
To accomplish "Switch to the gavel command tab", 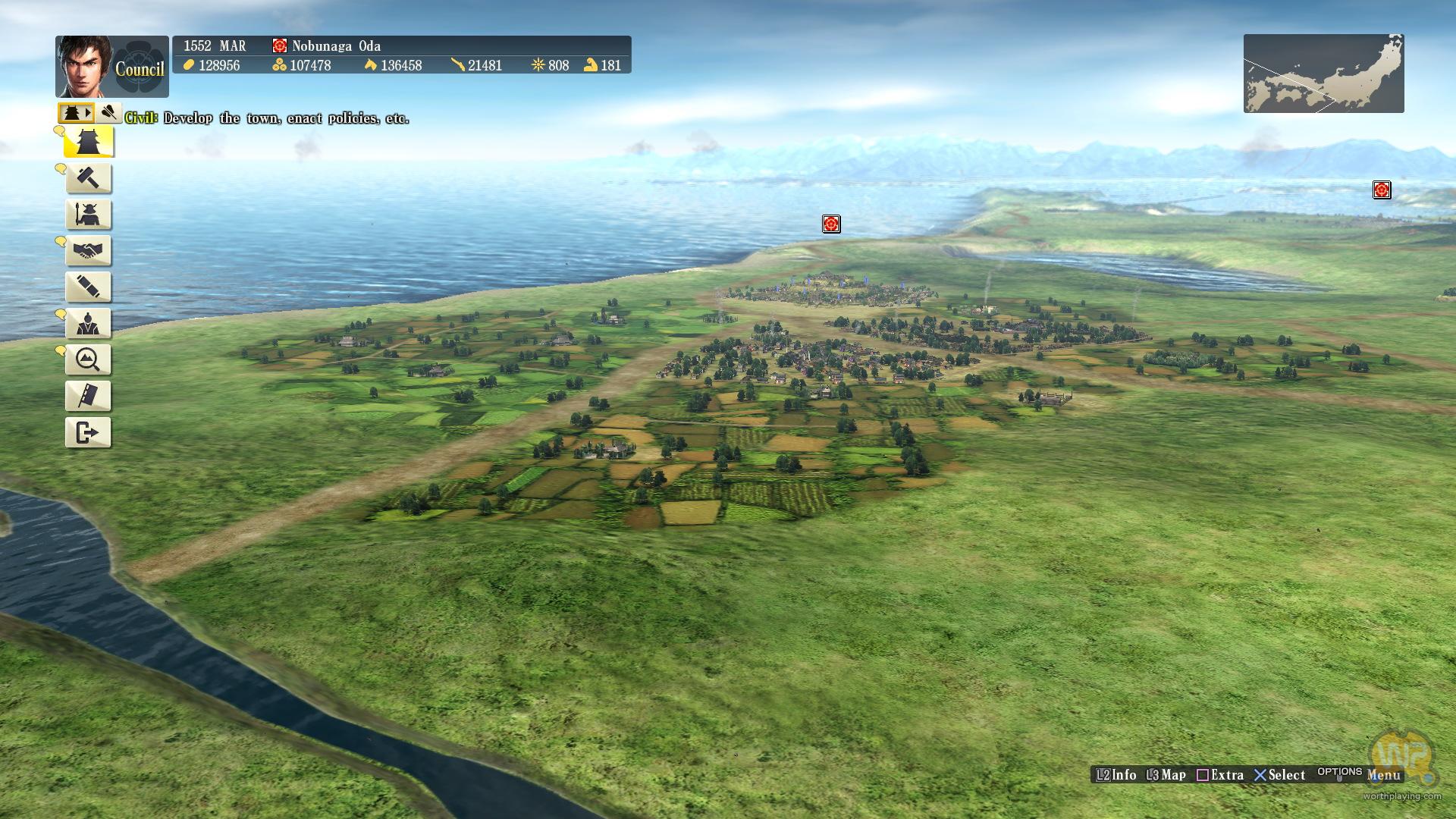I will [109, 113].
